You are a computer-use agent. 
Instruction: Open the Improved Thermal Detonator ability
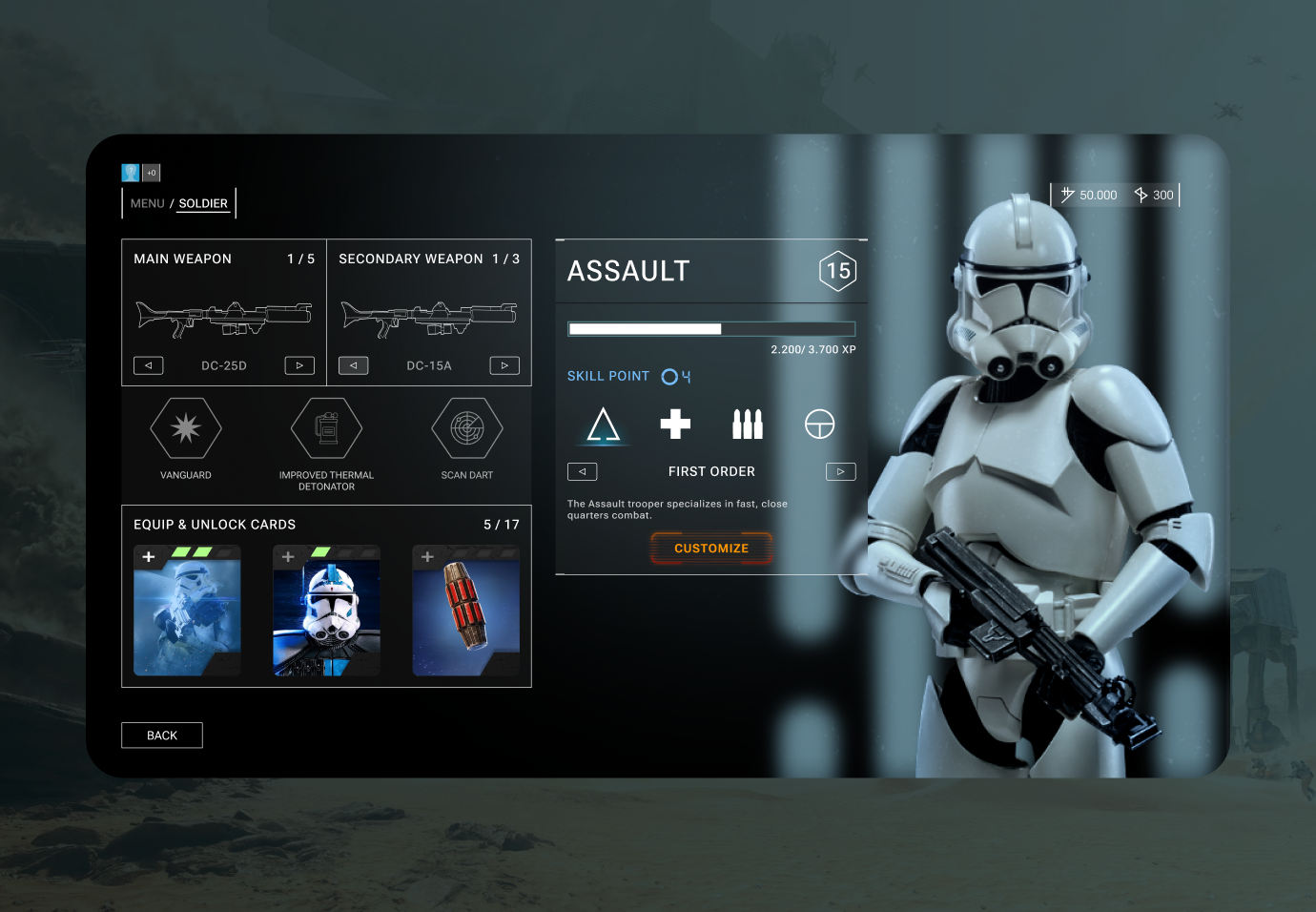[x=326, y=428]
